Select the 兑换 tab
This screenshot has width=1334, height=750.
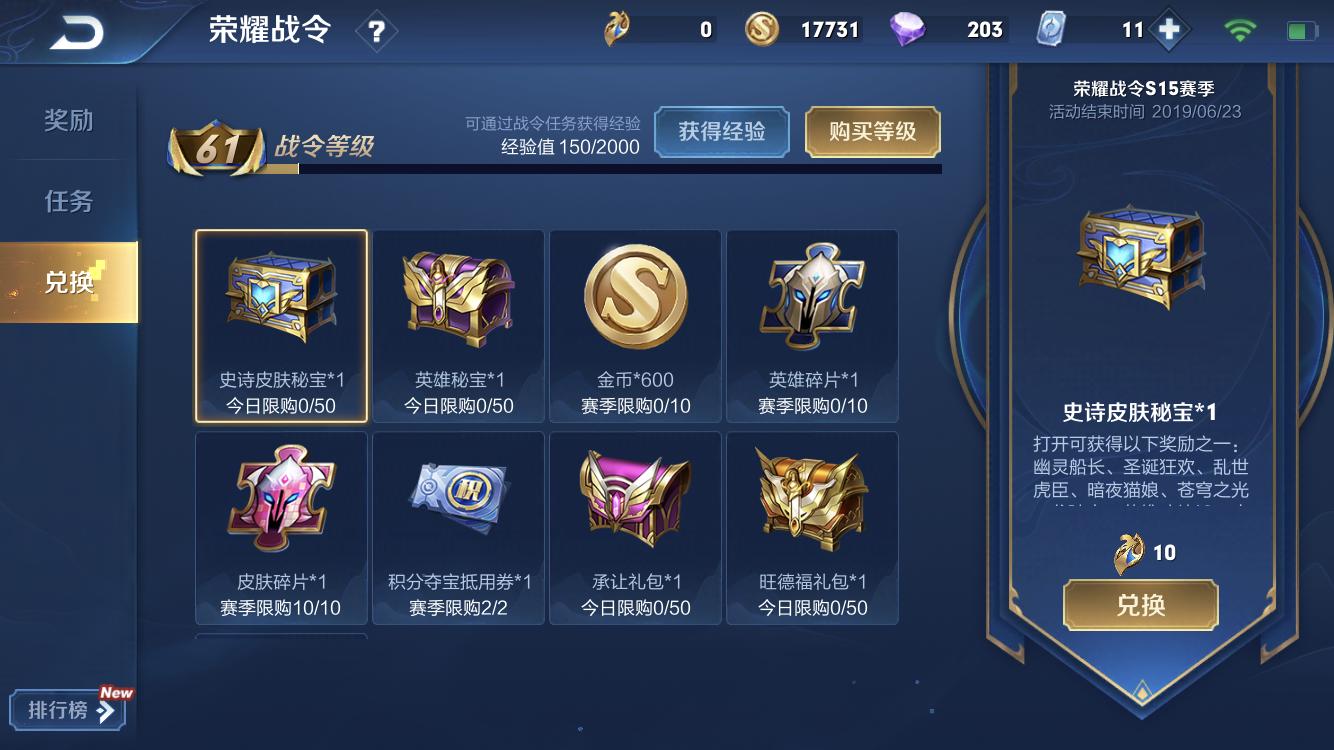point(68,282)
